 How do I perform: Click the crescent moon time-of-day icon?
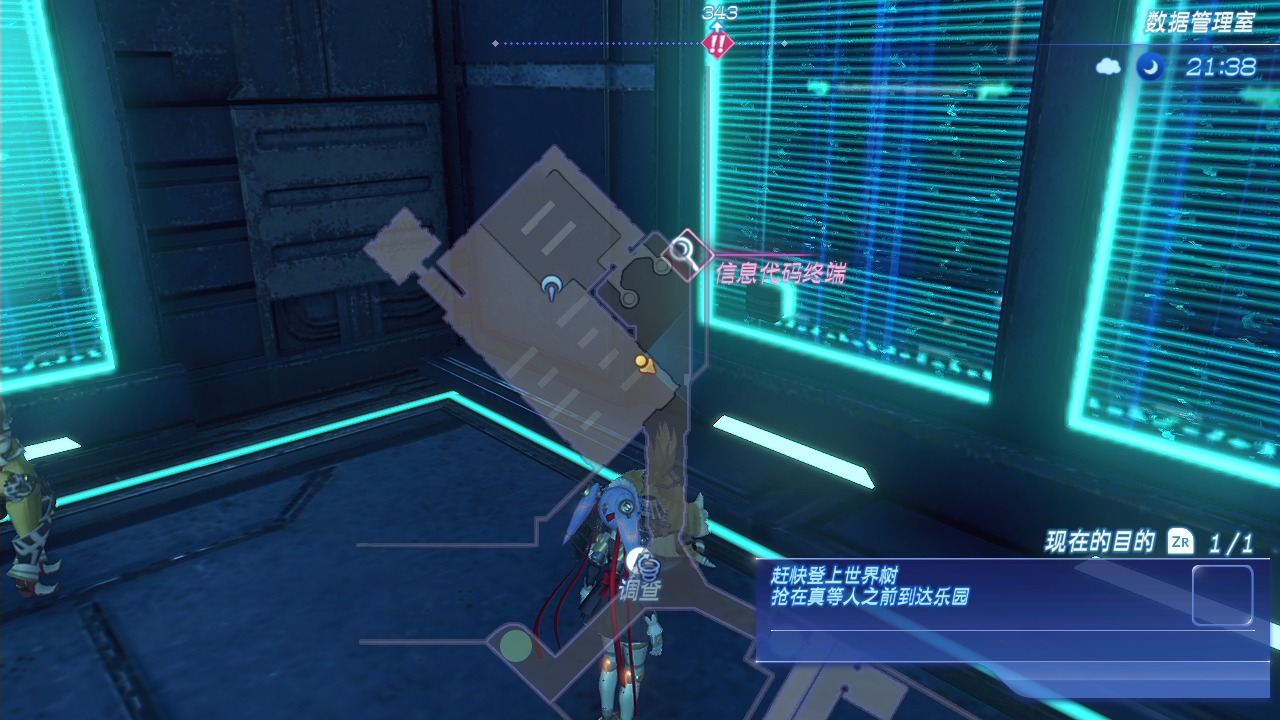[1150, 67]
